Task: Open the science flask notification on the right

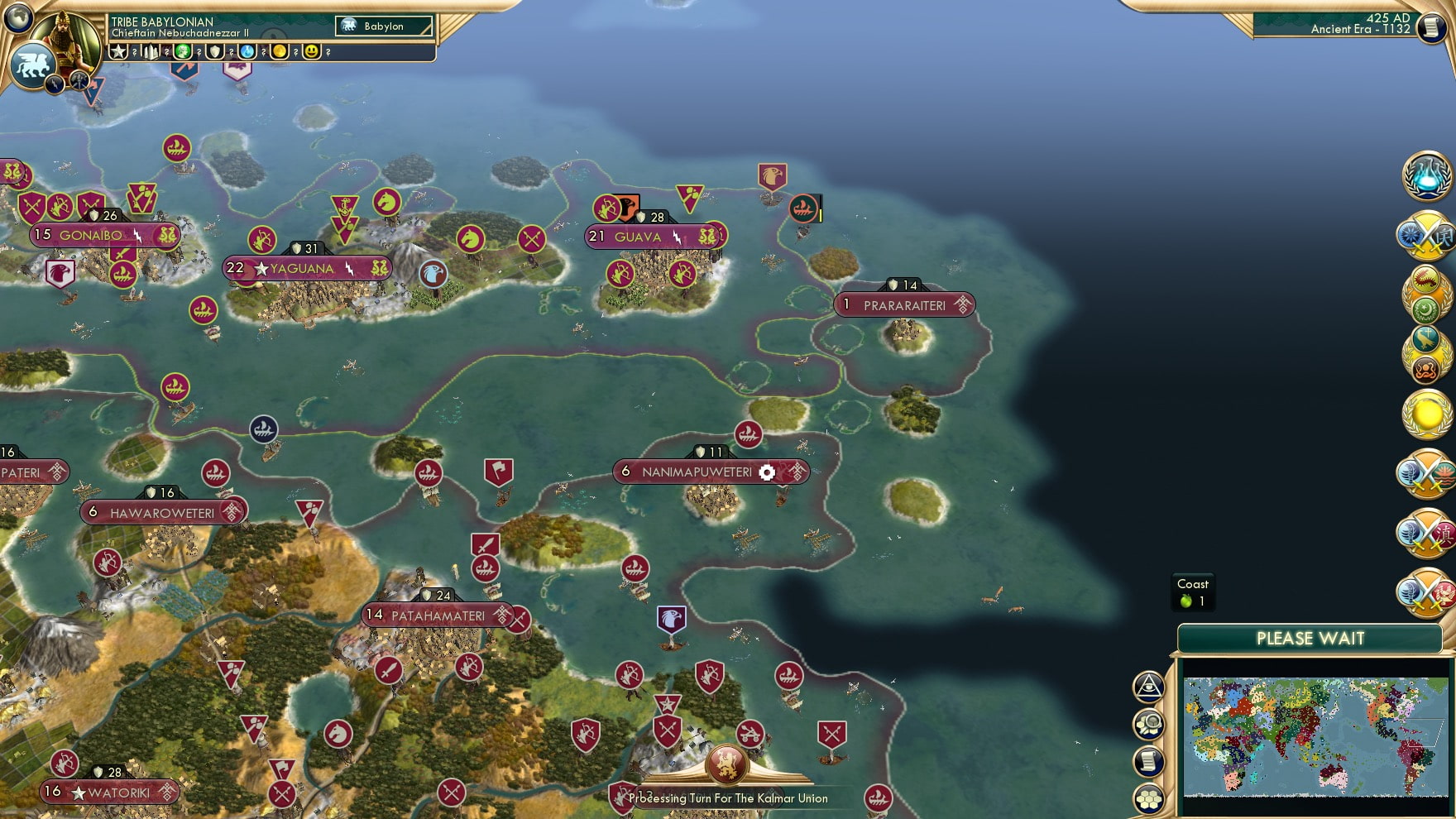Action: [x=1426, y=177]
